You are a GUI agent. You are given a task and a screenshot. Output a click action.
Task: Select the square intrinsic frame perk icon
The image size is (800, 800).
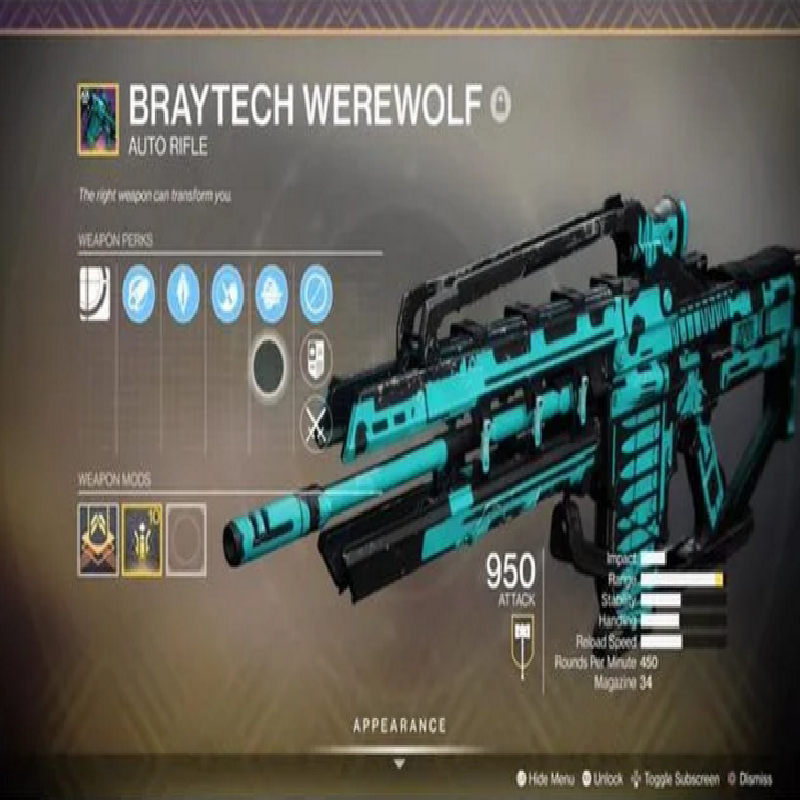(x=94, y=293)
